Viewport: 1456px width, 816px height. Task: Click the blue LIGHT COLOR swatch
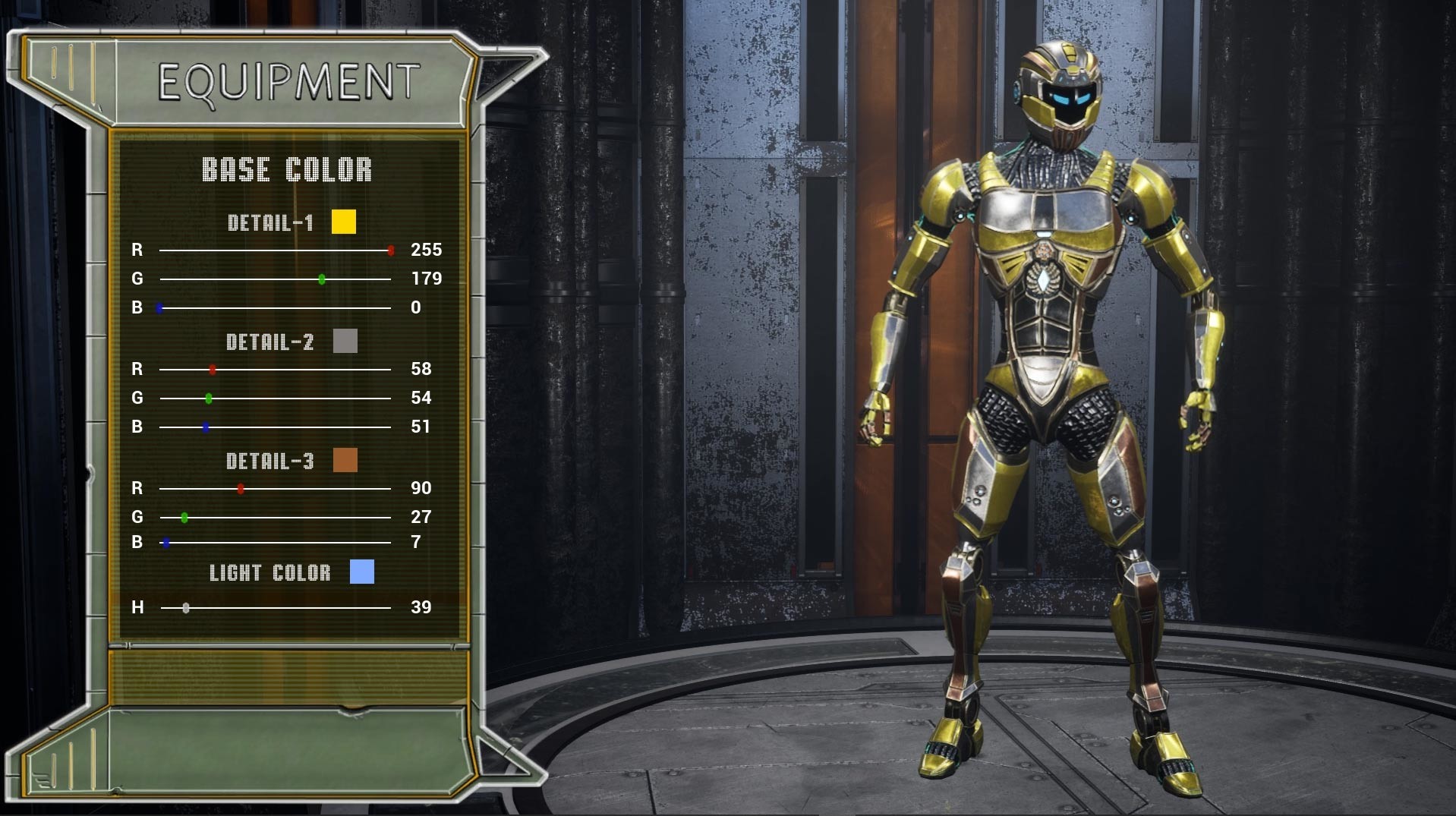click(x=362, y=573)
